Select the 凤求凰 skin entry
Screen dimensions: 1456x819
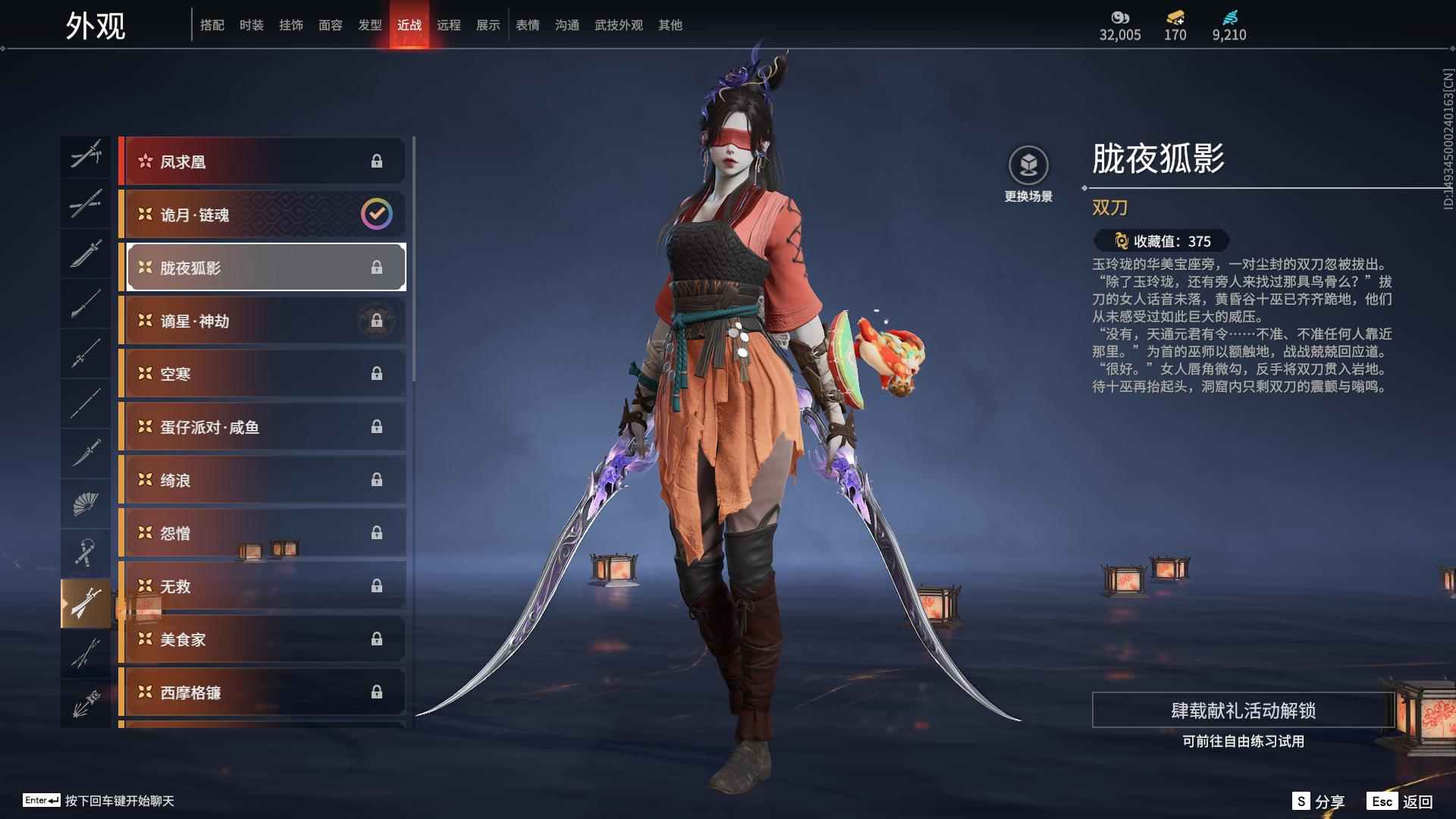point(262,161)
